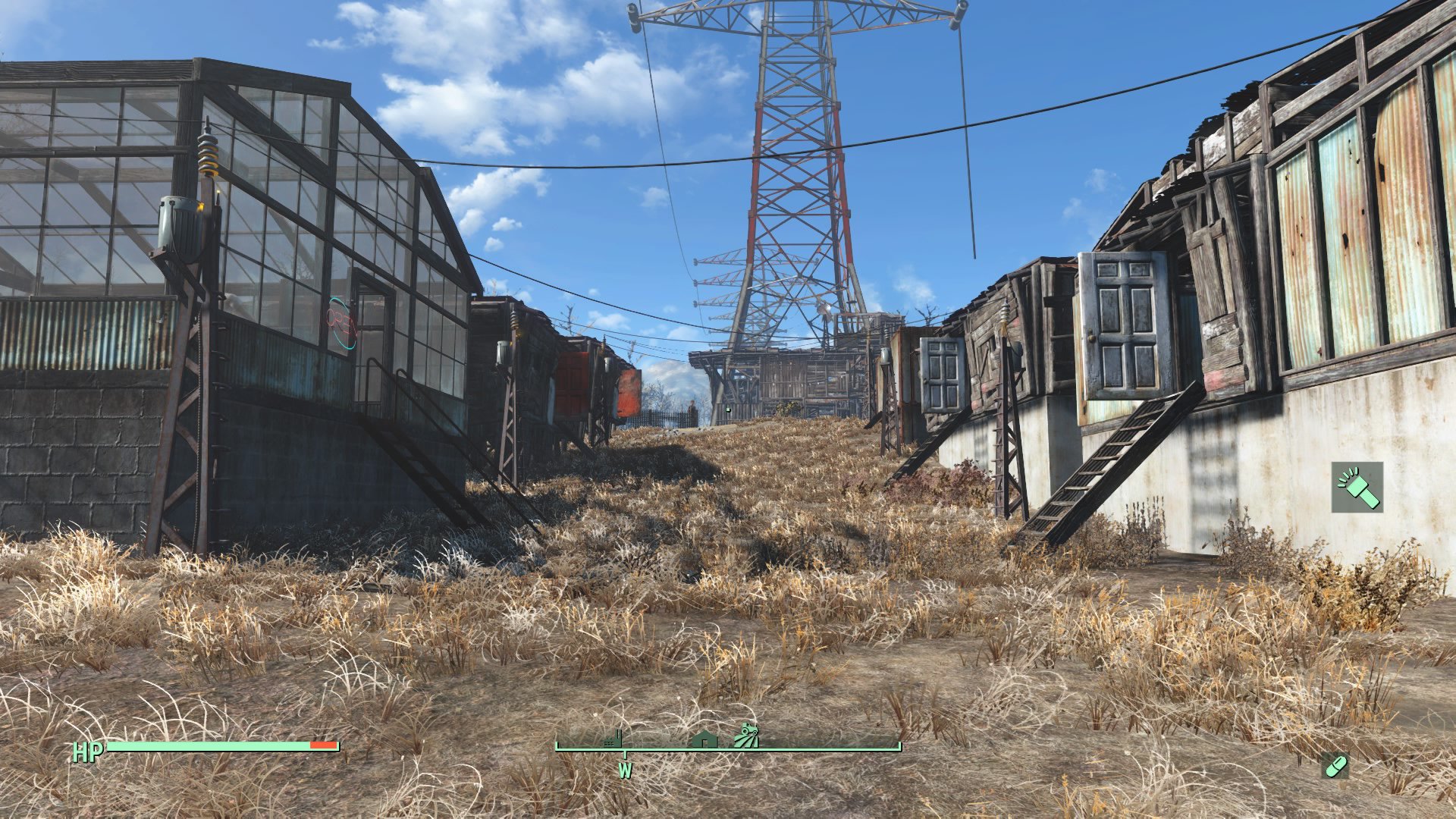Click the pill capsule icon
1456x819 pixels.
[1335, 766]
